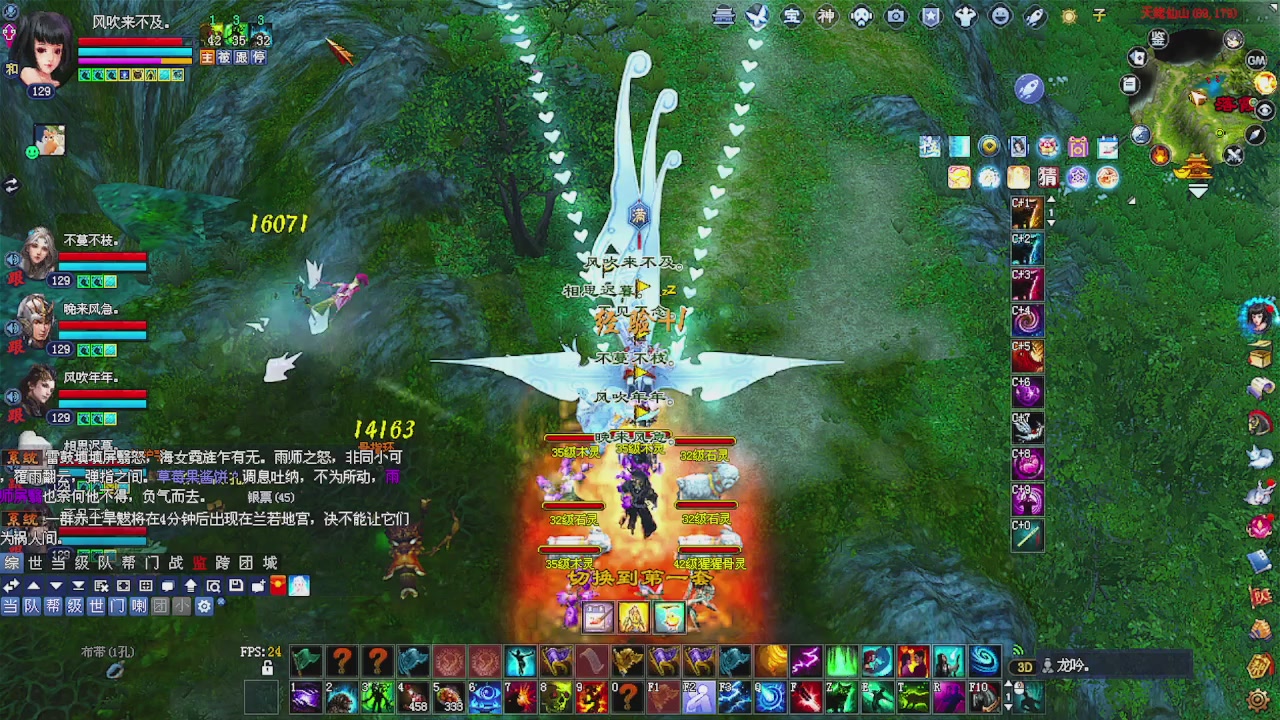Expand the minimap with the arrow beneath it
Viewport: 1280px width, 720px height.
point(1196,190)
